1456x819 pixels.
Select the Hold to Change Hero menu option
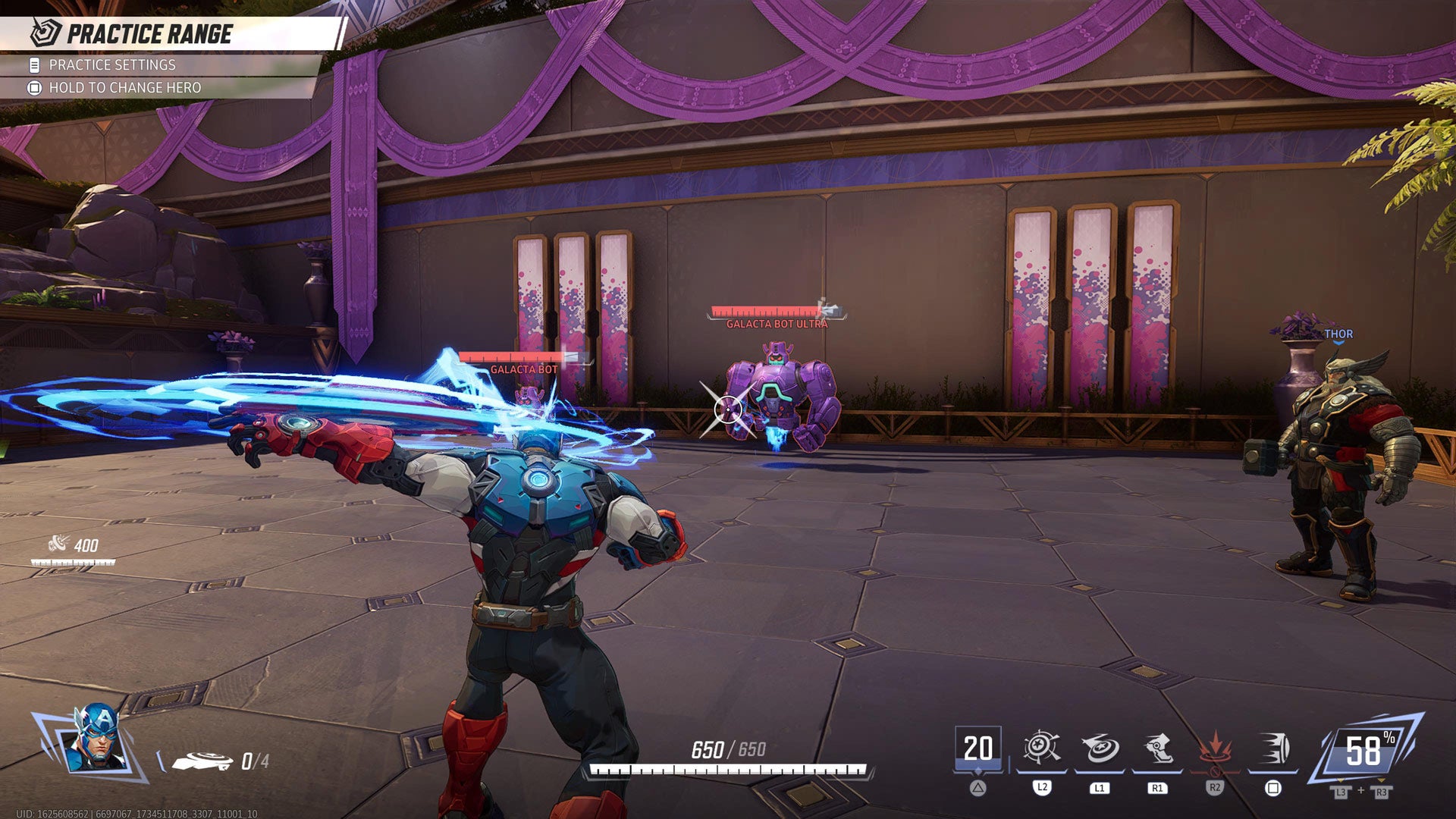point(125,87)
